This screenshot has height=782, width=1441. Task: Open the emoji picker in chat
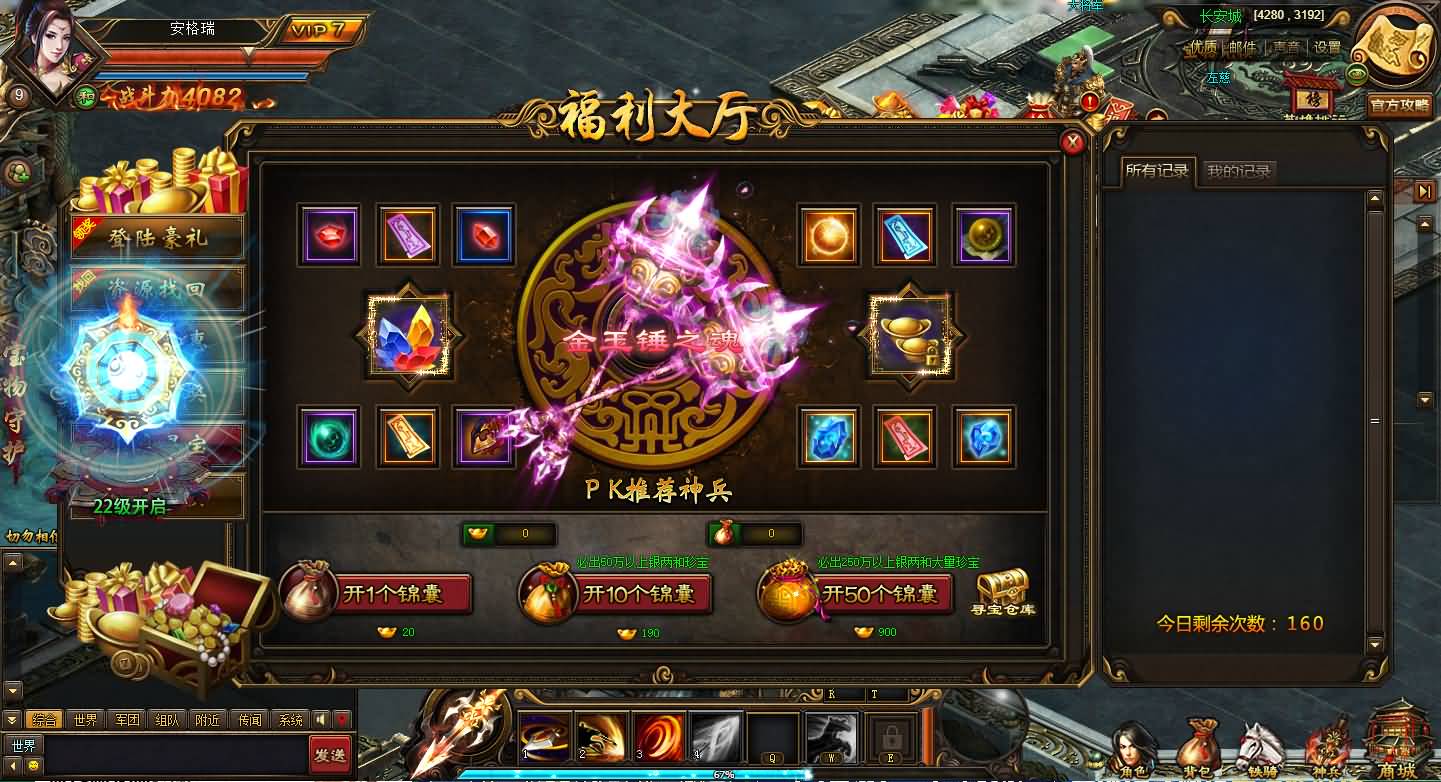(x=33, y=765)
